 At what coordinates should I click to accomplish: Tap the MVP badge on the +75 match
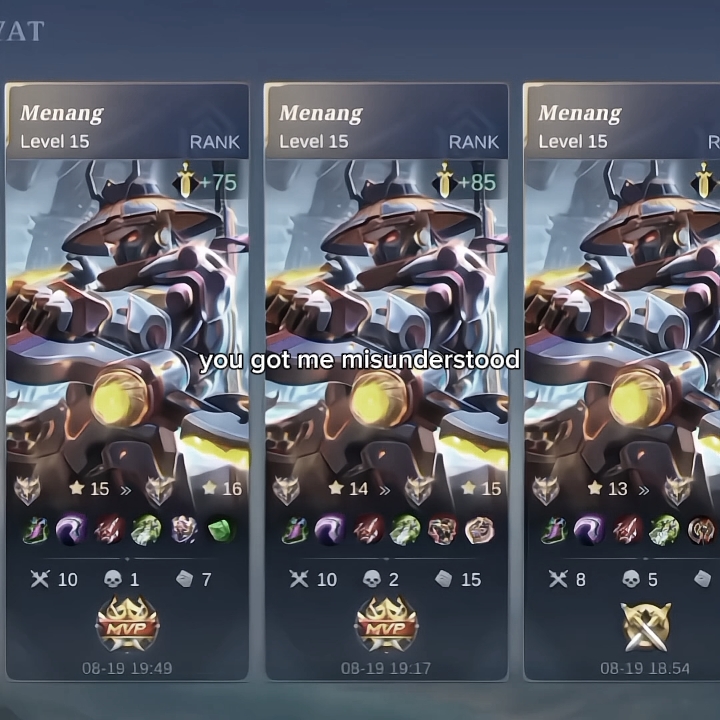(127, 626)
